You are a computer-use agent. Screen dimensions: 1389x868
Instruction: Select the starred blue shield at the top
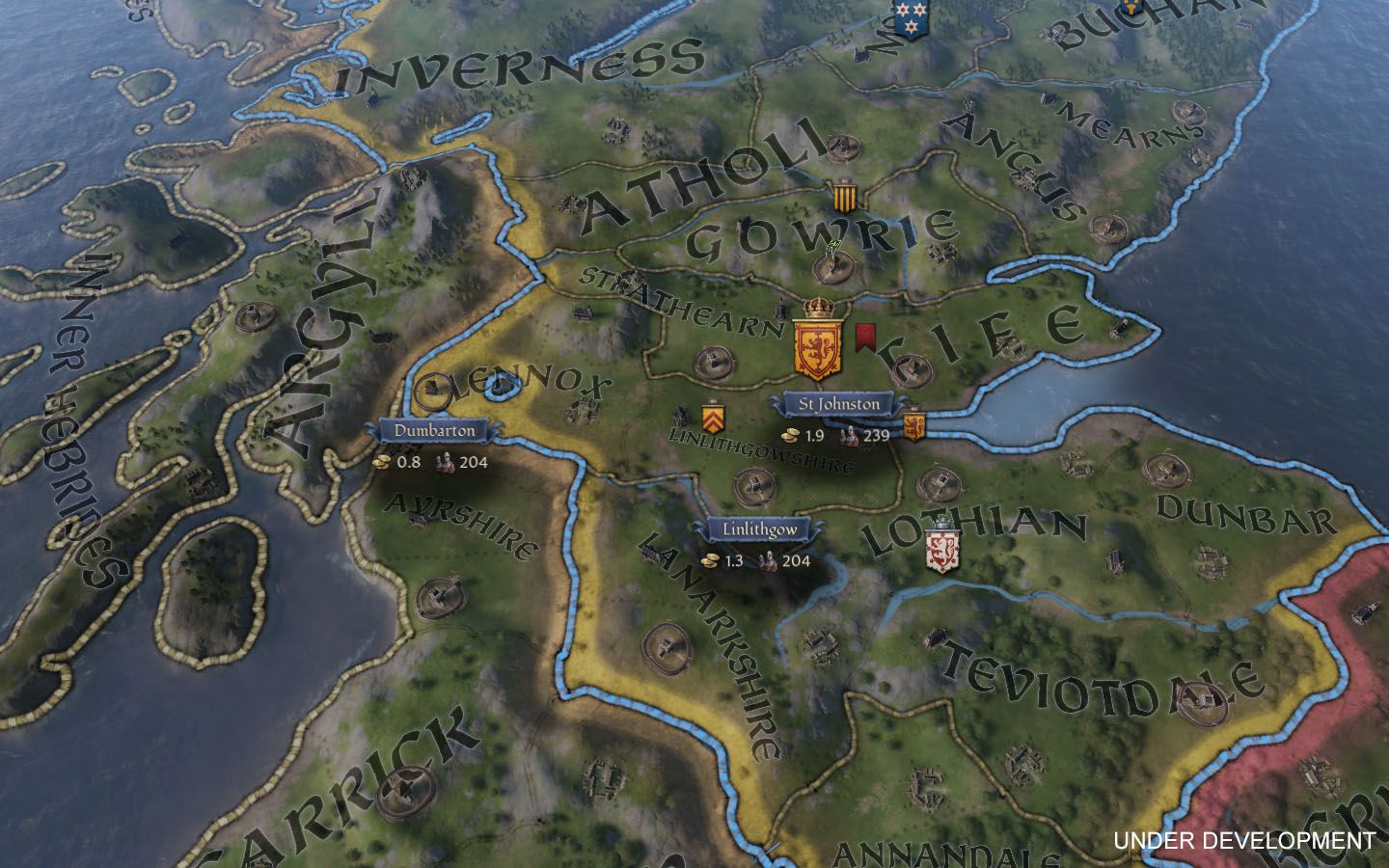[911, 21]
